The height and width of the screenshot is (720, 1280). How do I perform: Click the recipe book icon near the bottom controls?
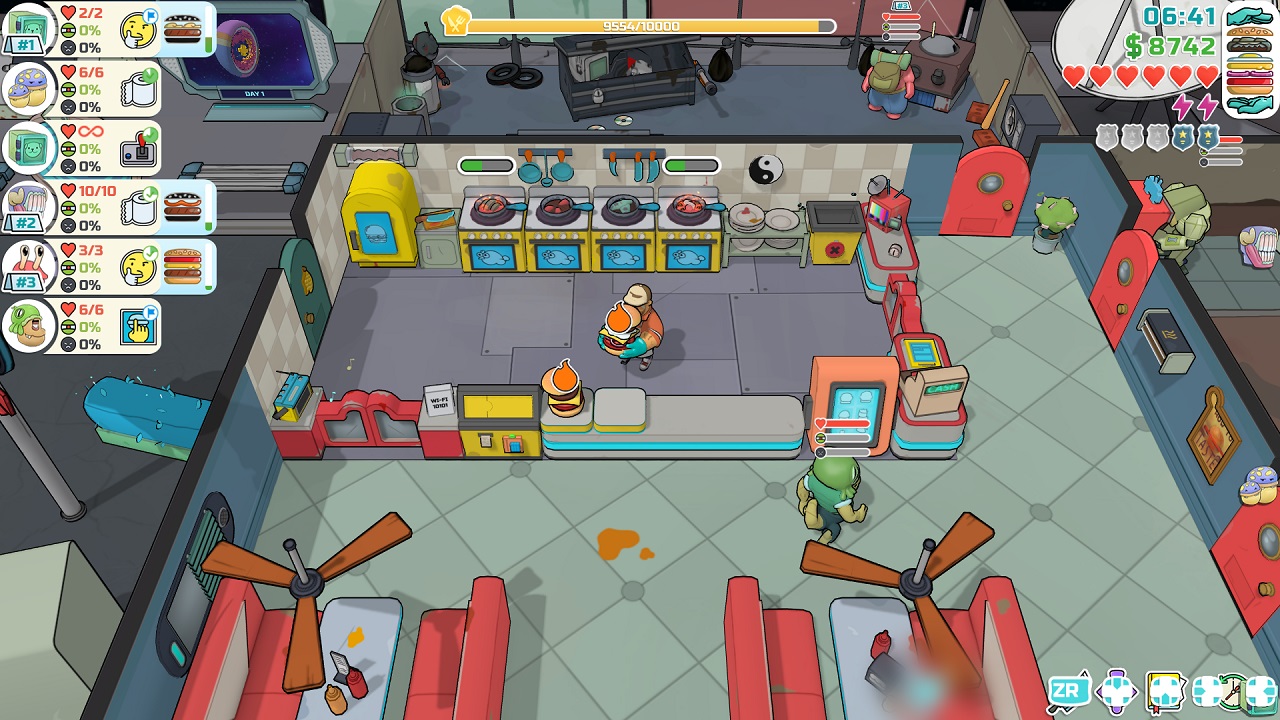coord(1164,692)
